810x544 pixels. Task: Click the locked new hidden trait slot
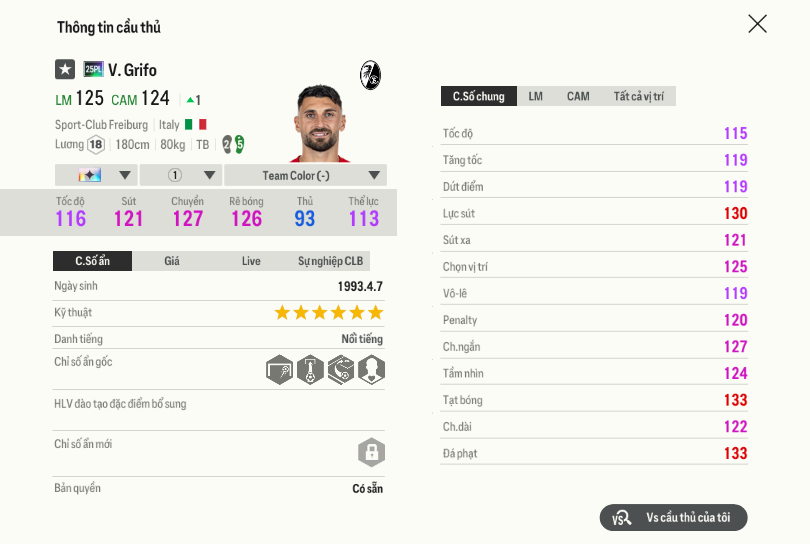pyautogui.click(x=371, y=452)
